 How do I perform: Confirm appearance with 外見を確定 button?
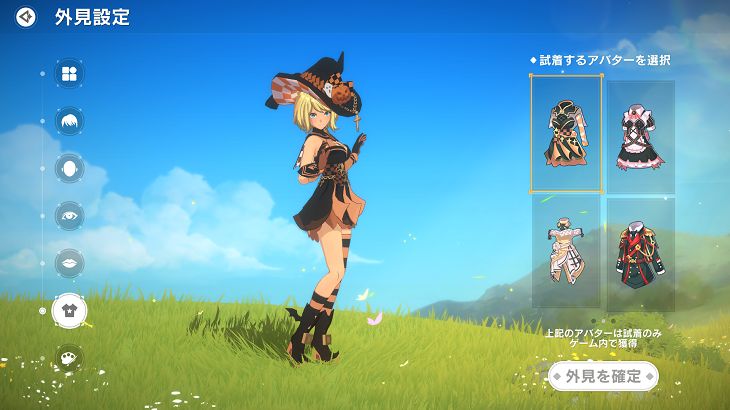[603, 376]
